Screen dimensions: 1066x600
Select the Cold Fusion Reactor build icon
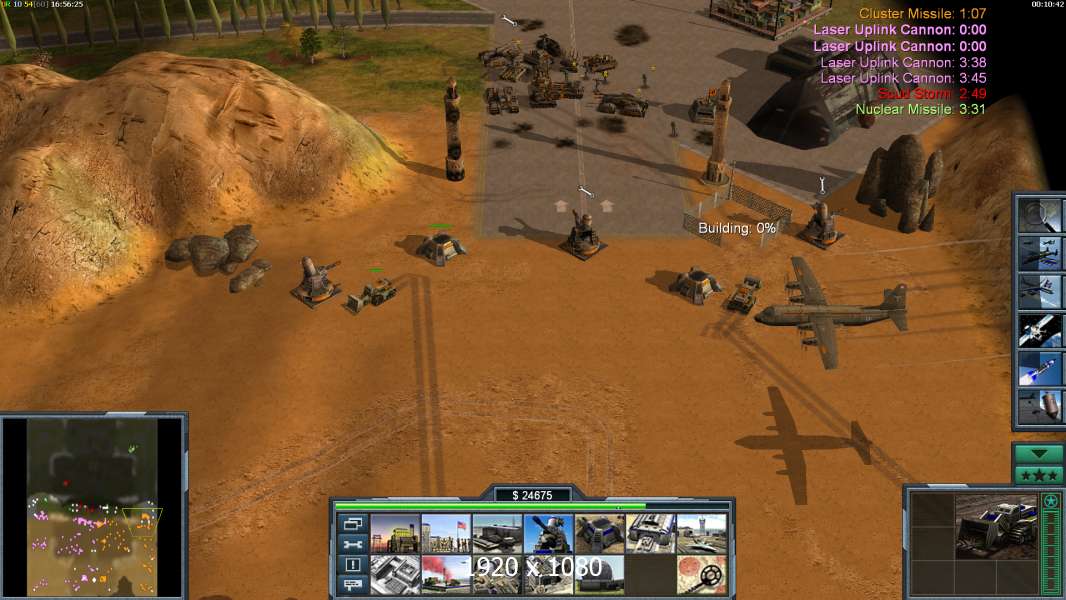click(395, 534)
